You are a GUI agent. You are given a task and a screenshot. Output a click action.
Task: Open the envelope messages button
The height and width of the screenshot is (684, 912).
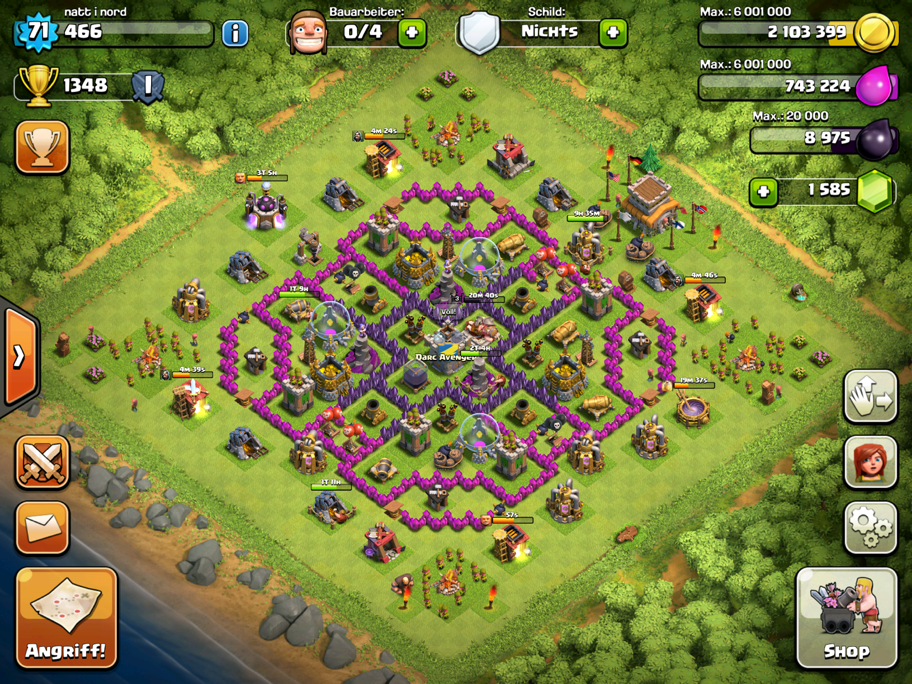pos(42,528)
